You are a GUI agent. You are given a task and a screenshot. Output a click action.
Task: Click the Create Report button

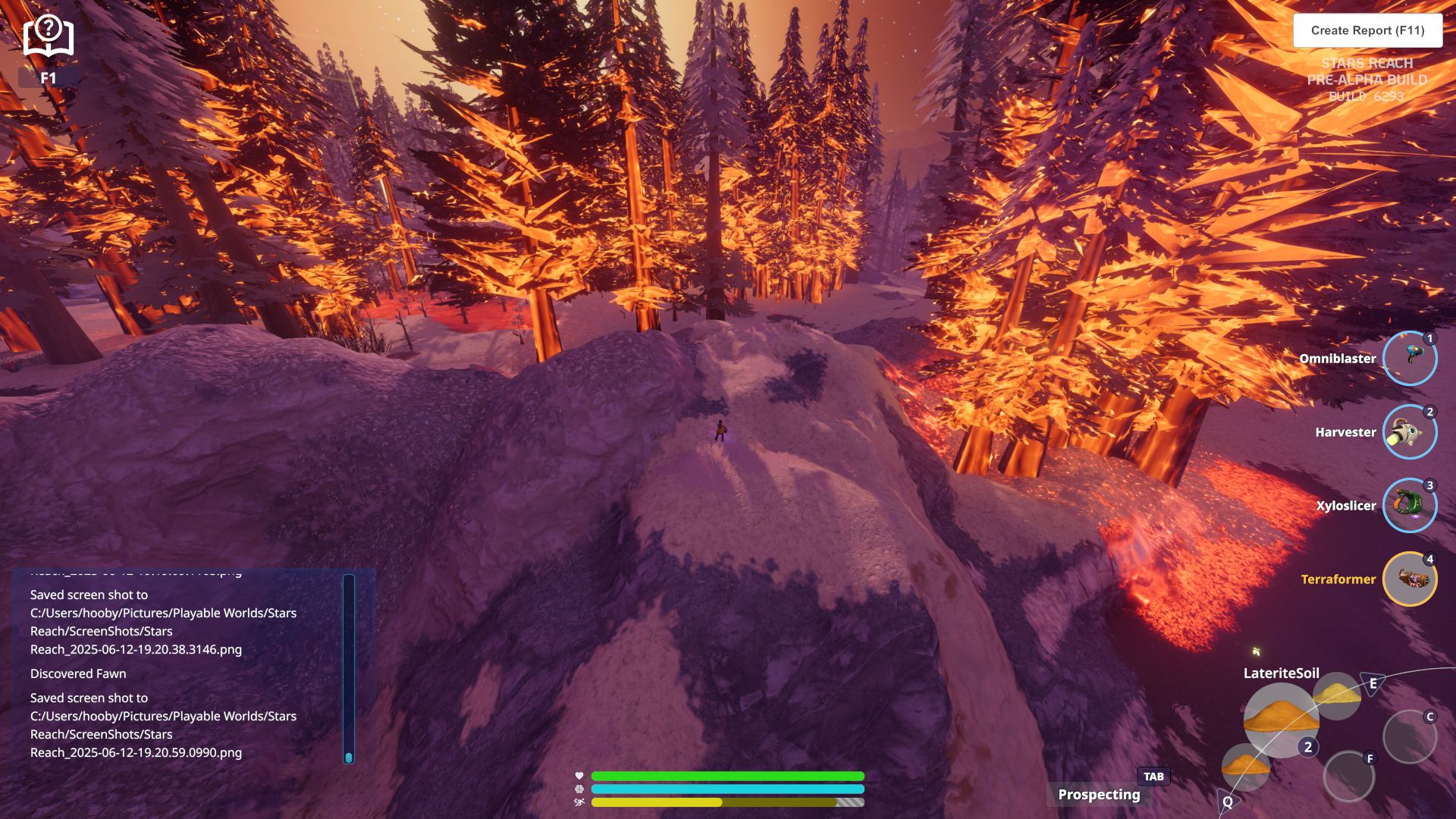pyautogui.click(x=1367, y=30)
